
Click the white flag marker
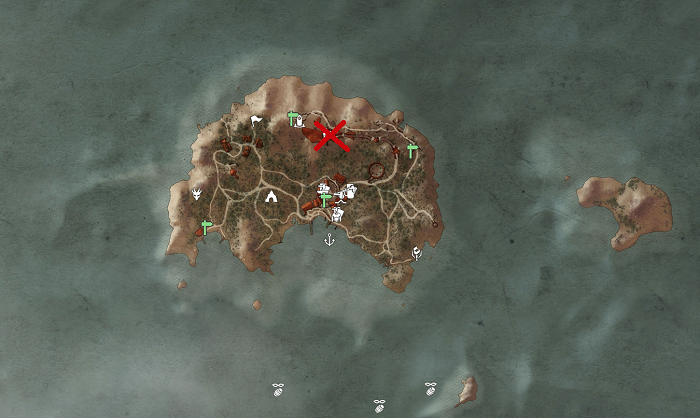point(257,122)
